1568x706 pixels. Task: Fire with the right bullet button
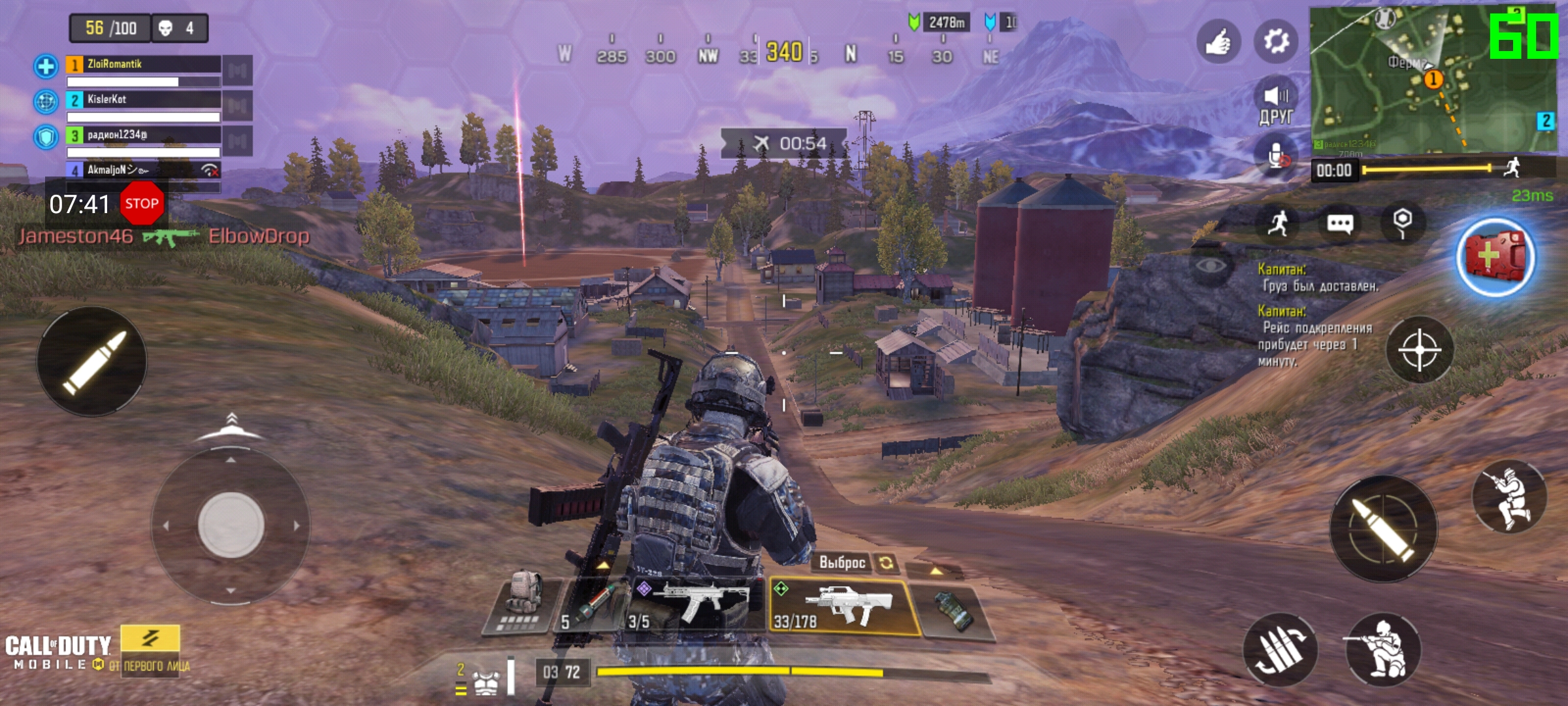[x=1384, y=528]
